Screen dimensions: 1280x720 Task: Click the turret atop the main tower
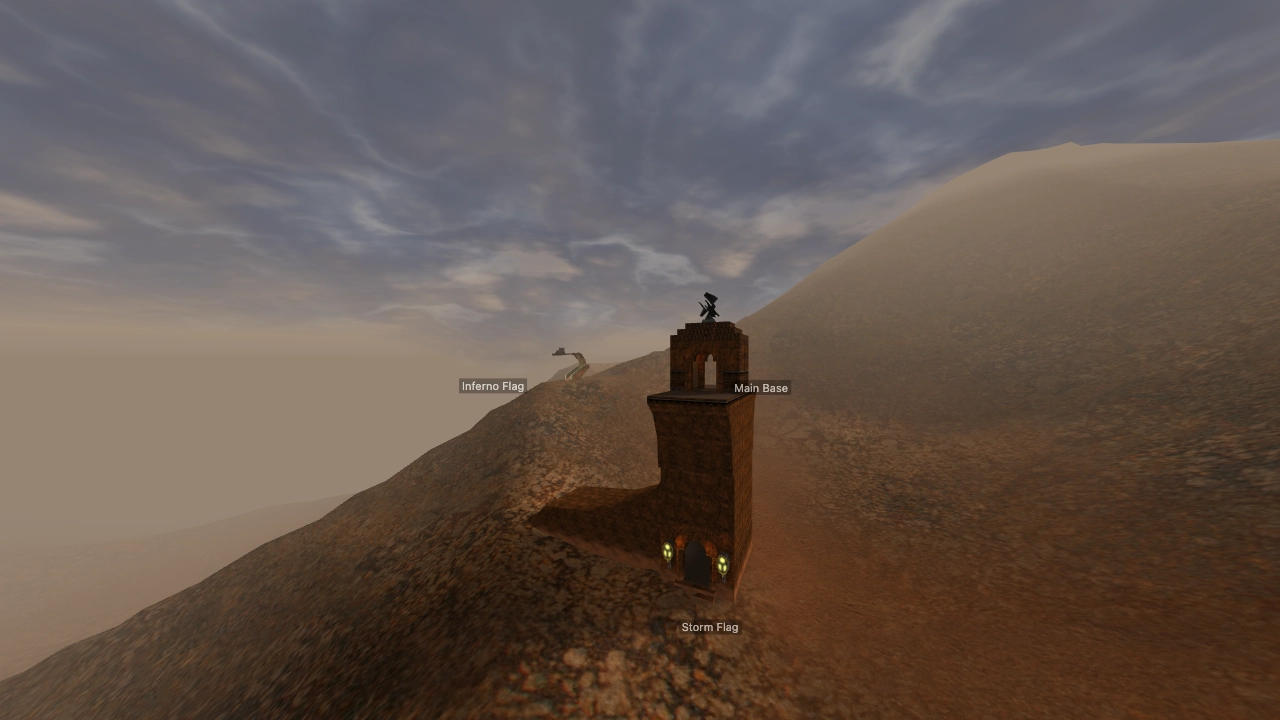(708, 305)
